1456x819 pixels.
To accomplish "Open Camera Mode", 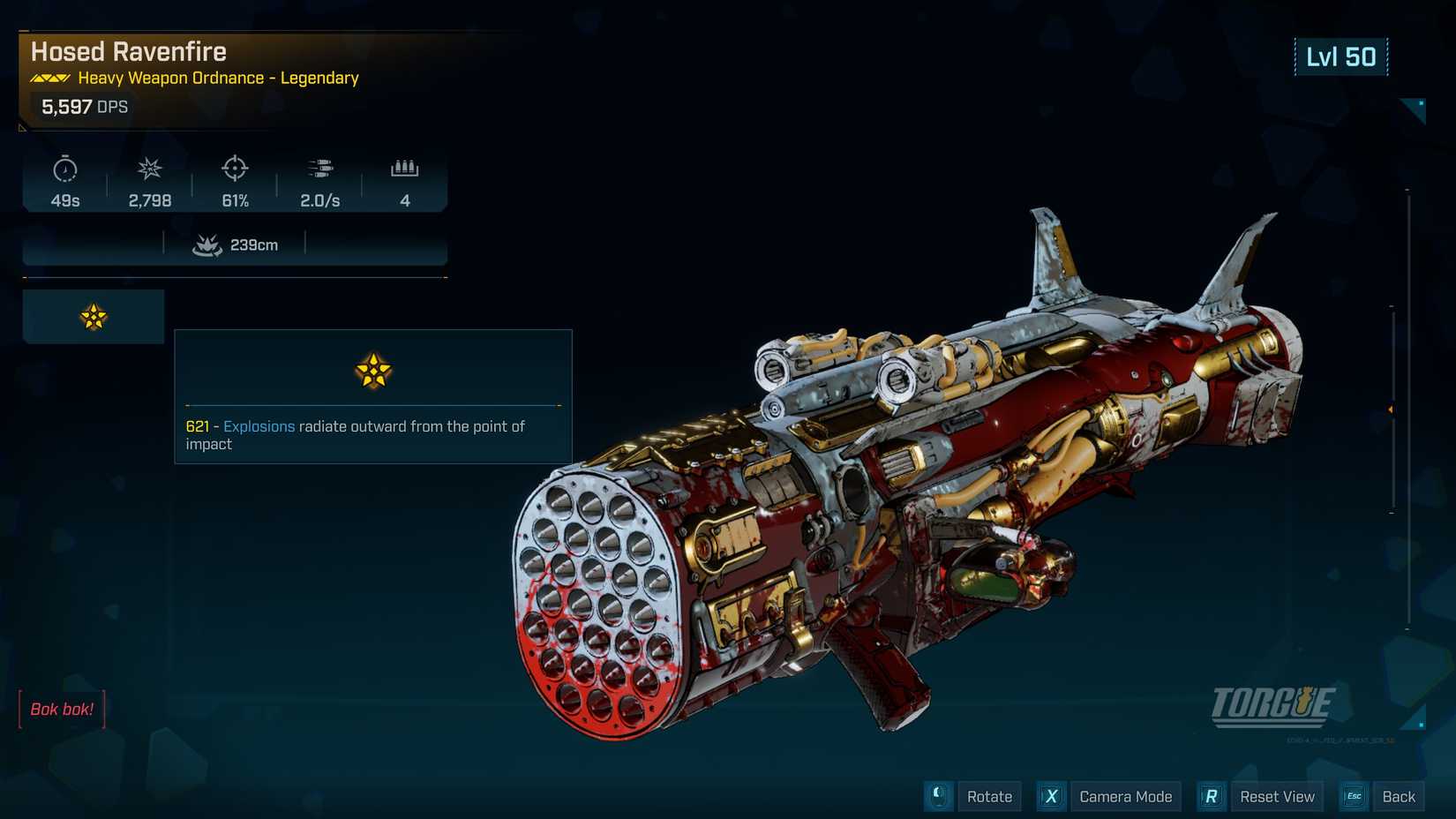I will (x=1126, y=796).
